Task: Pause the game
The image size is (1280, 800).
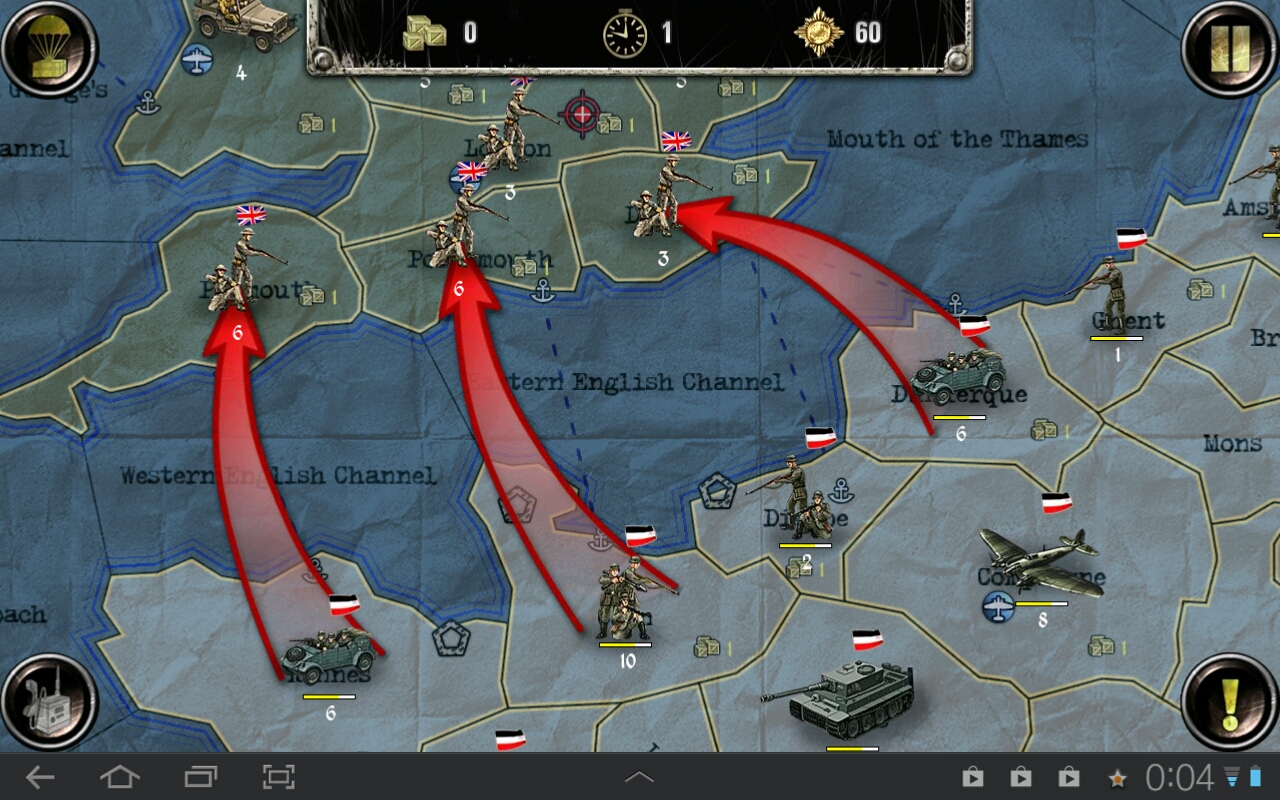Action: coord(1229,47)
